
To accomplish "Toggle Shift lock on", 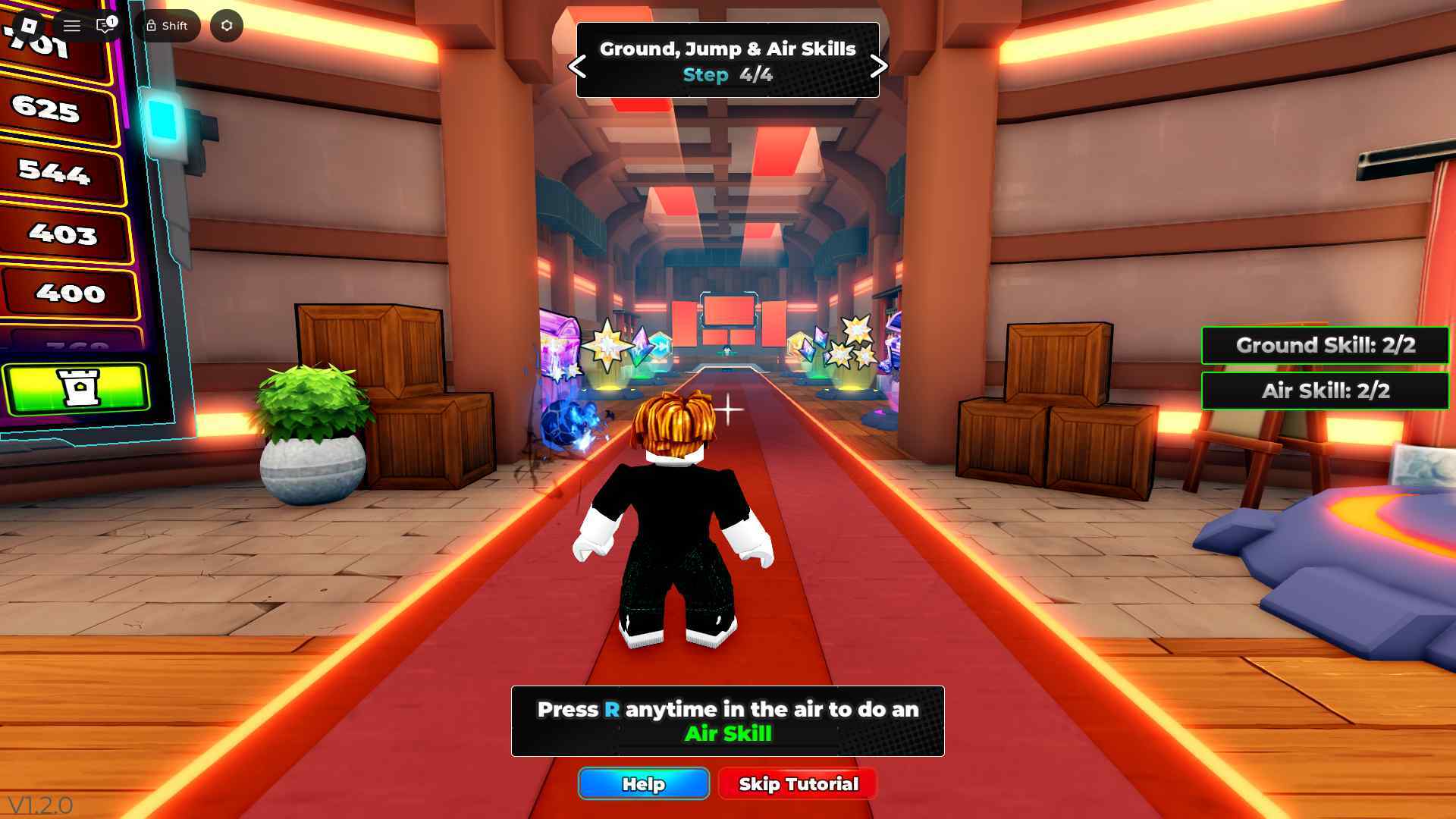I will pos(168,25).
